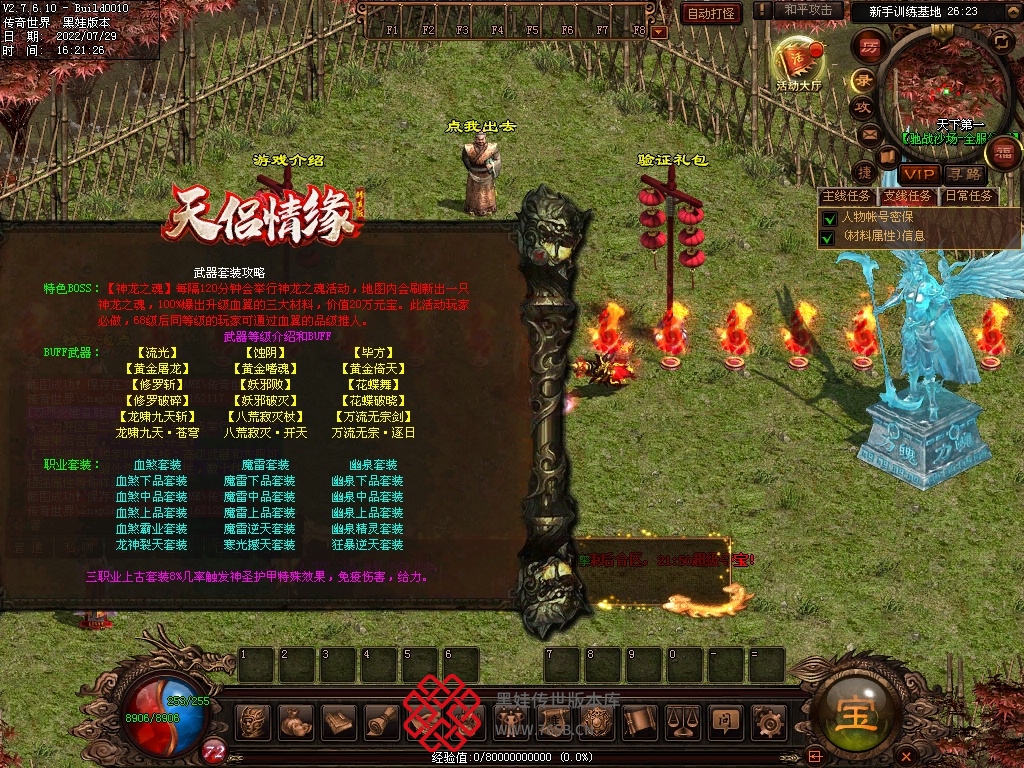
Task: Open the gear settings icon
Action: [x=768, y=720]
